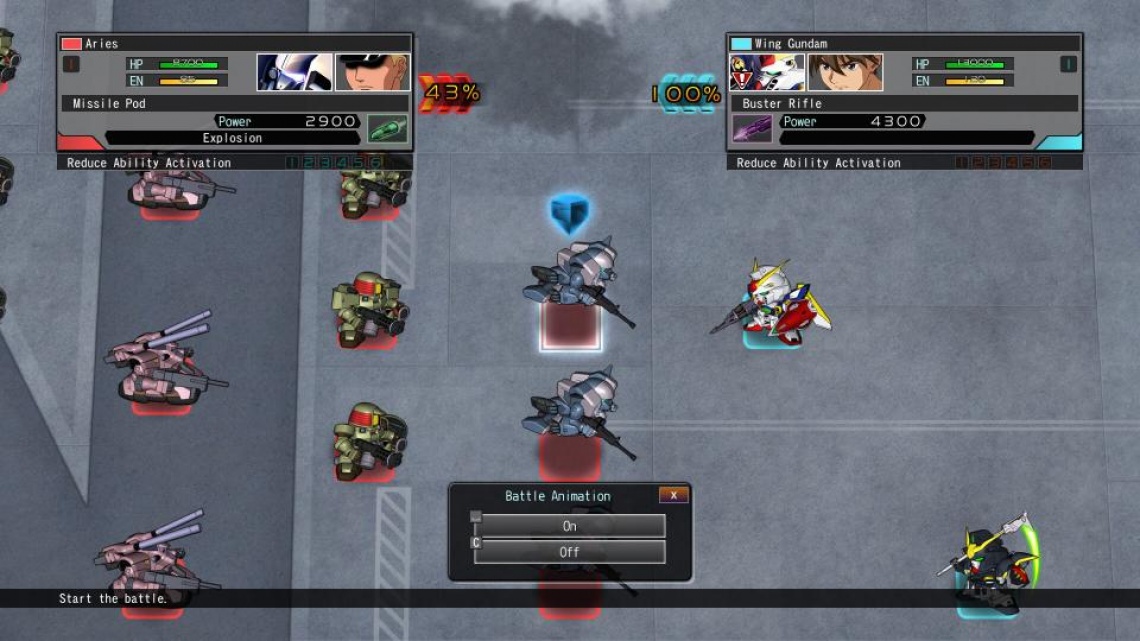1140x641 pixels.
Task: Choose Off for battle animation
Action: coord(569,552)
